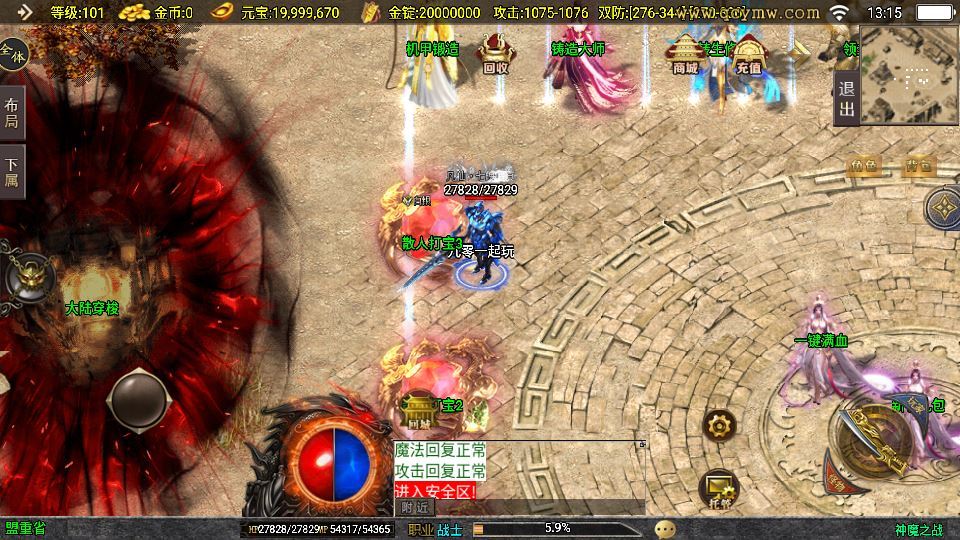Open the 回收 recycle icon
Image resolution: width=960 pixels, height=540 pixels.
pyautogui.click(x=496, y=54)
